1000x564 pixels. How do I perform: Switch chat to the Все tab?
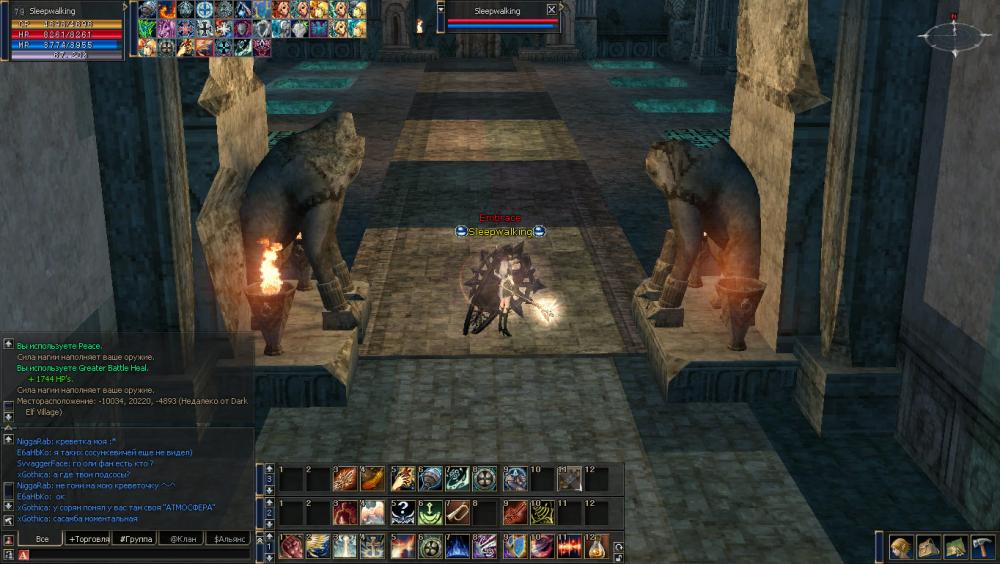tap(41, 539)
